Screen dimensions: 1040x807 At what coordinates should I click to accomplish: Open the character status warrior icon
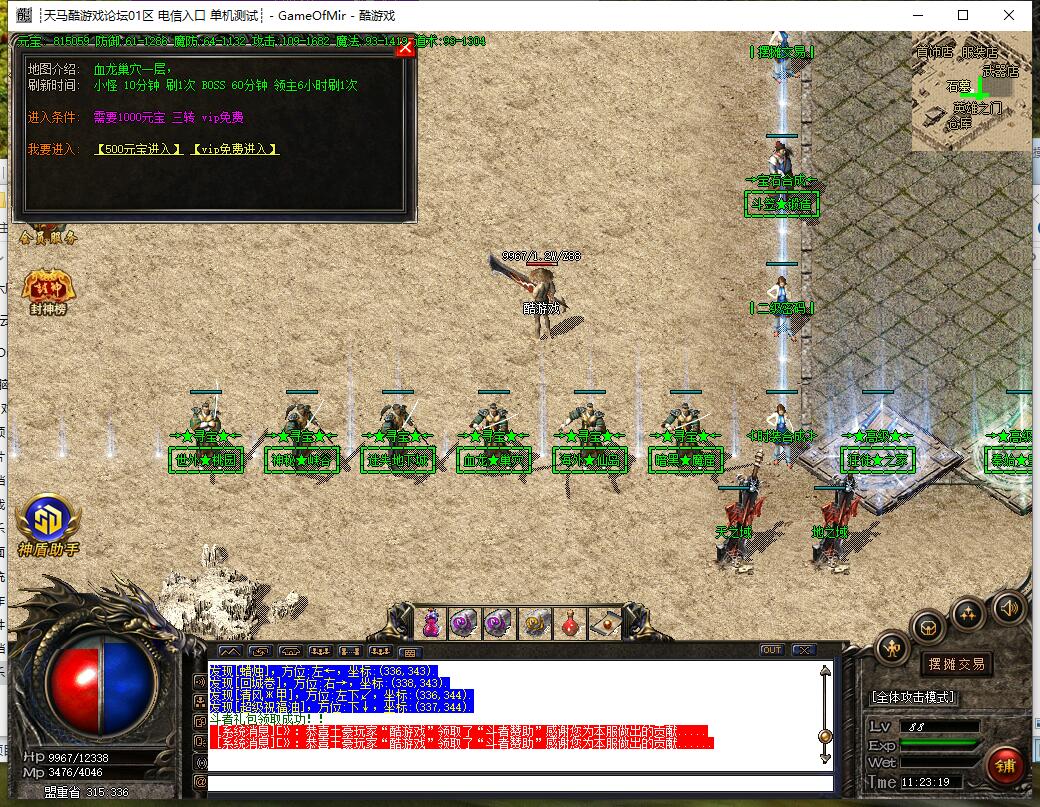point(892,649)
